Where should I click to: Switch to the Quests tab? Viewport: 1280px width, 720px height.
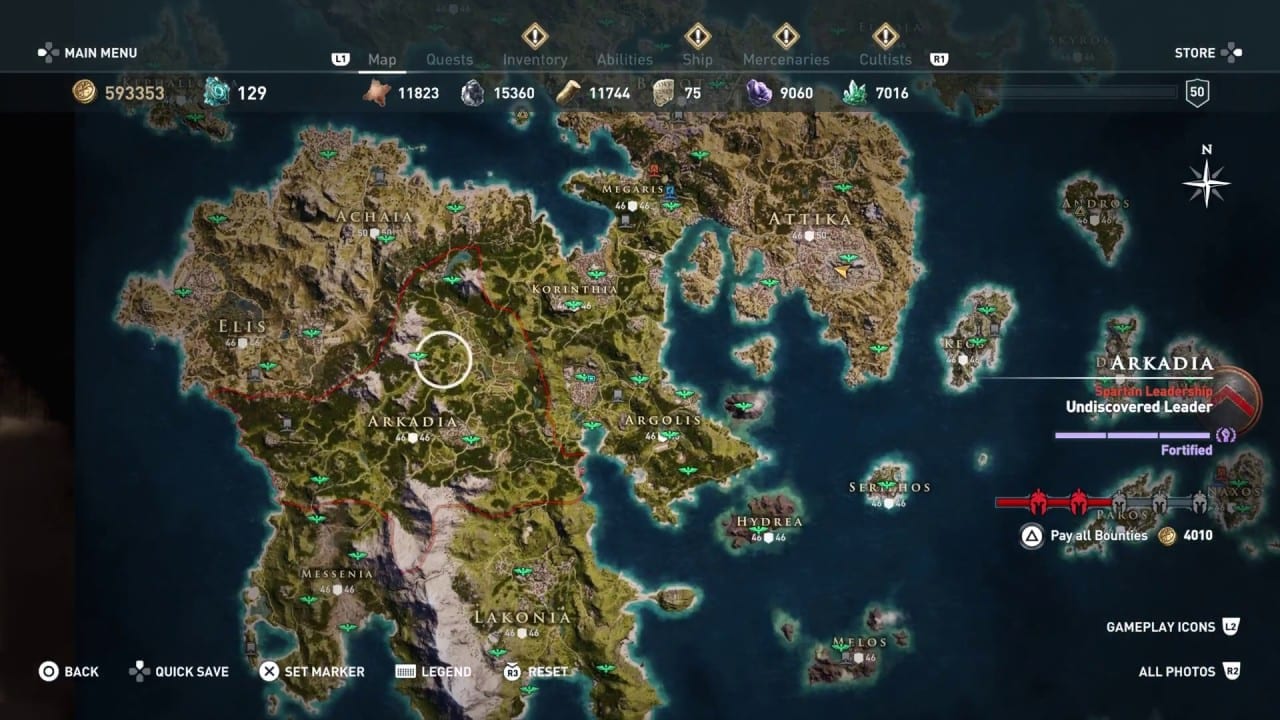[450, 59]
